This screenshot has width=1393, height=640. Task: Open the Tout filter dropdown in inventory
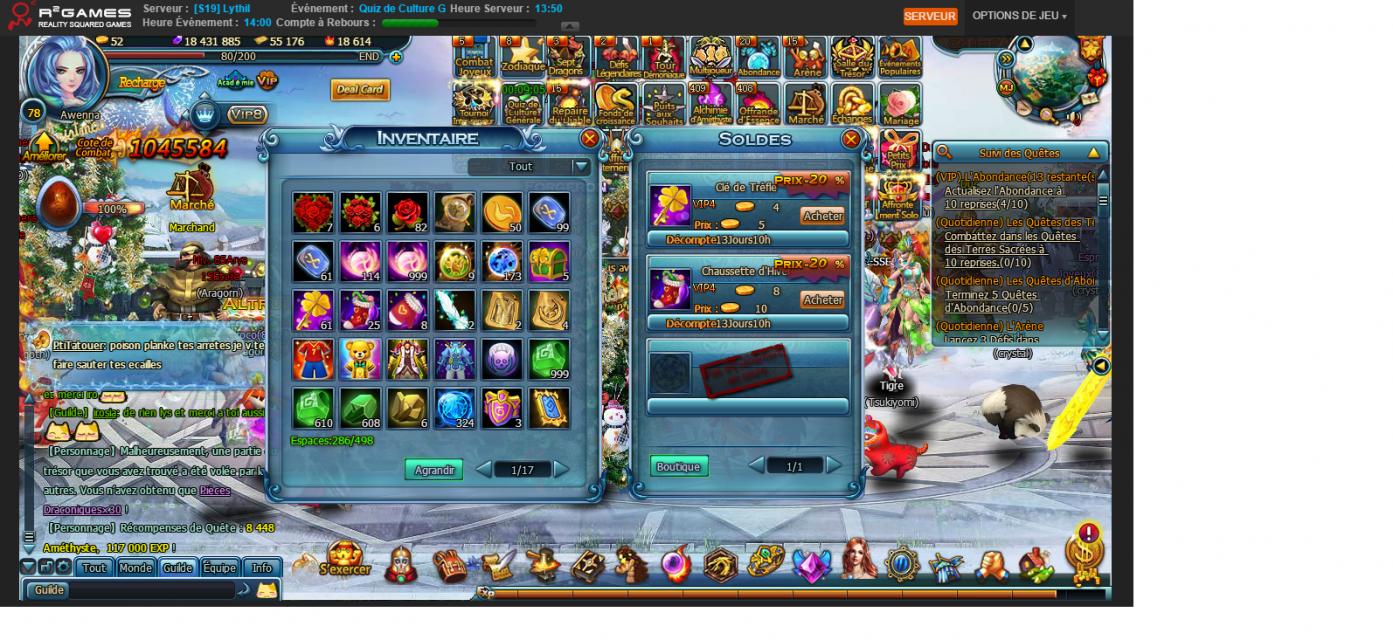[x=580, y=167]
